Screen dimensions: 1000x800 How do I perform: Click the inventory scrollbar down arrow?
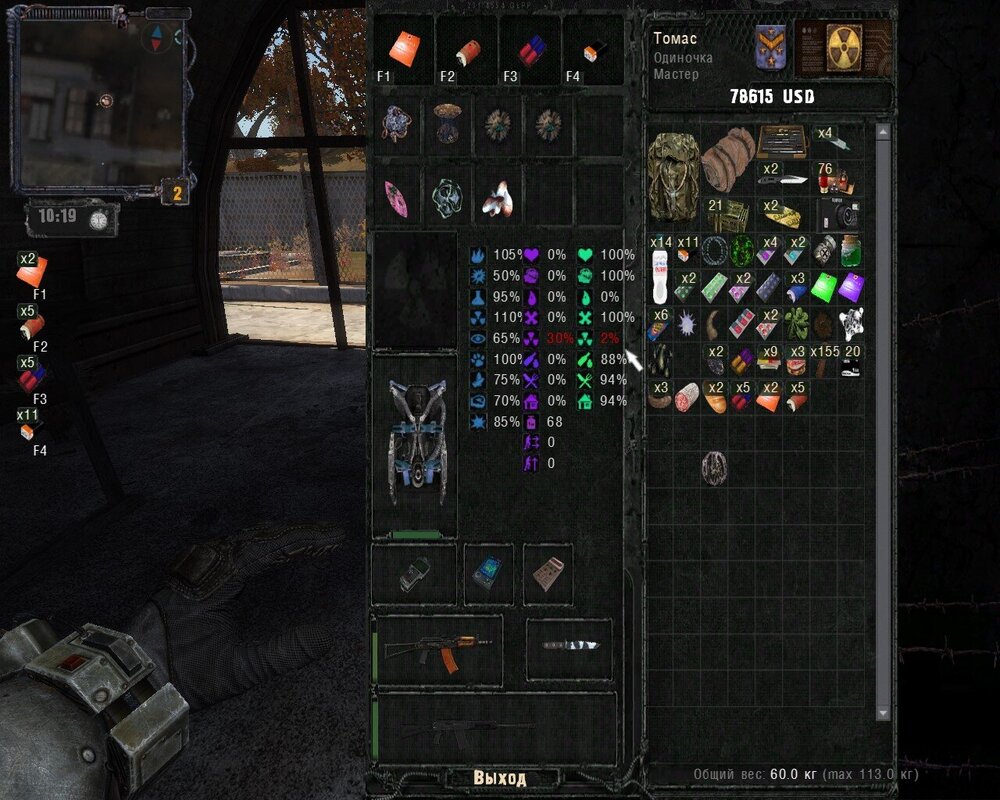coord(882,712)
